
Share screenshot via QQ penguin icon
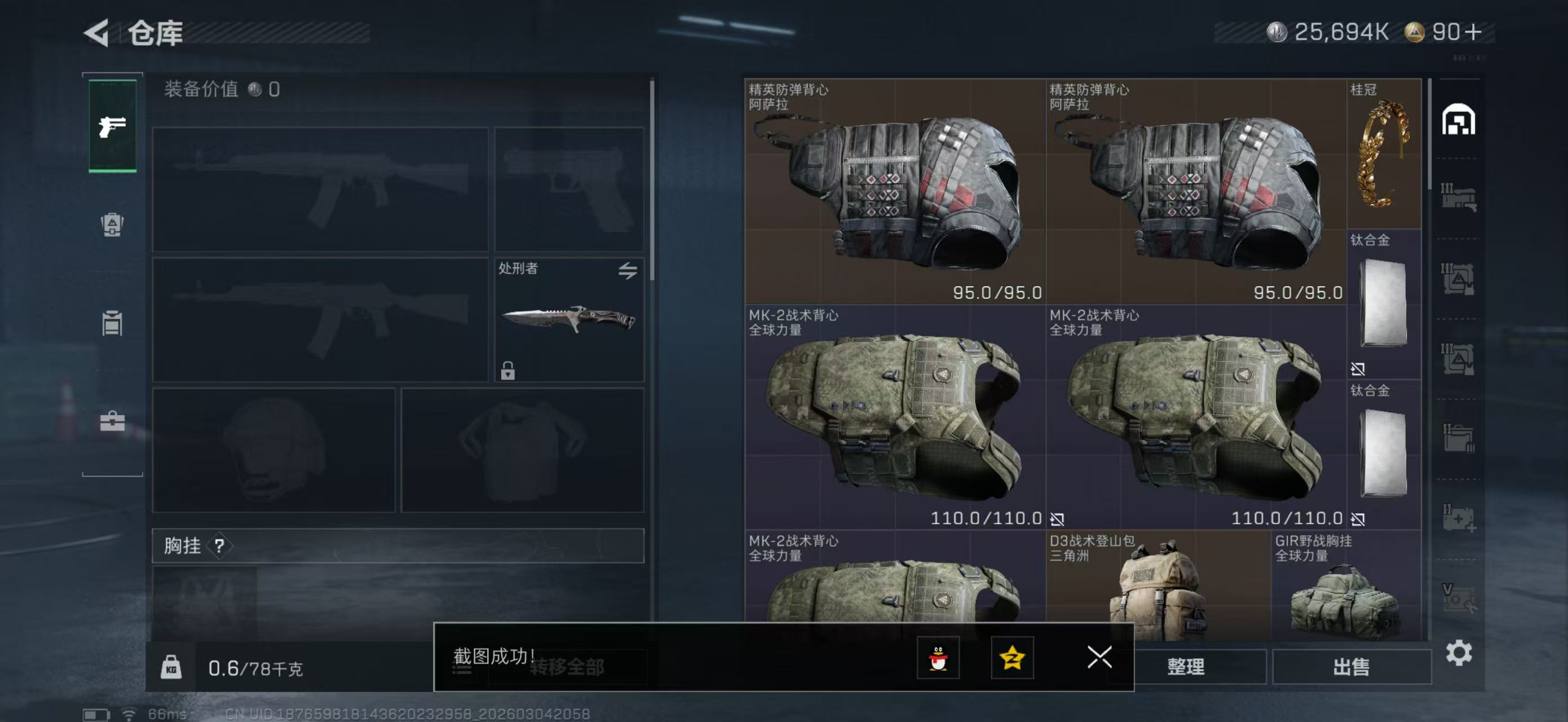(x=938, y=658)
